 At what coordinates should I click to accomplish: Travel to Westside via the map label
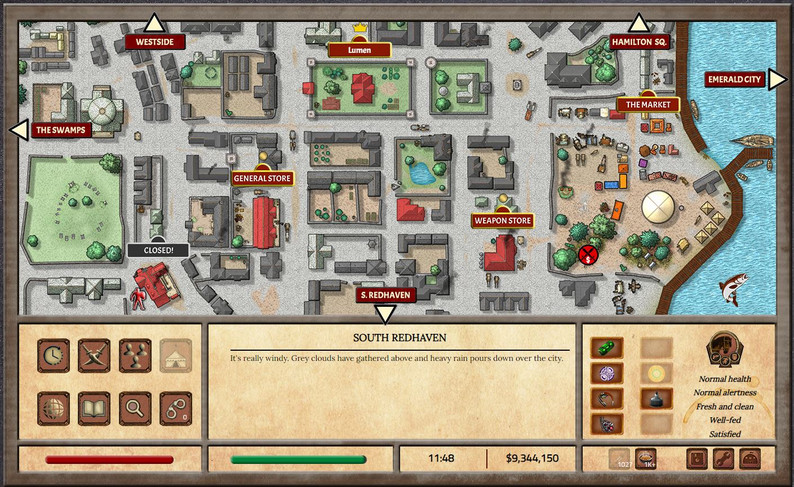(x=154, y=42)
